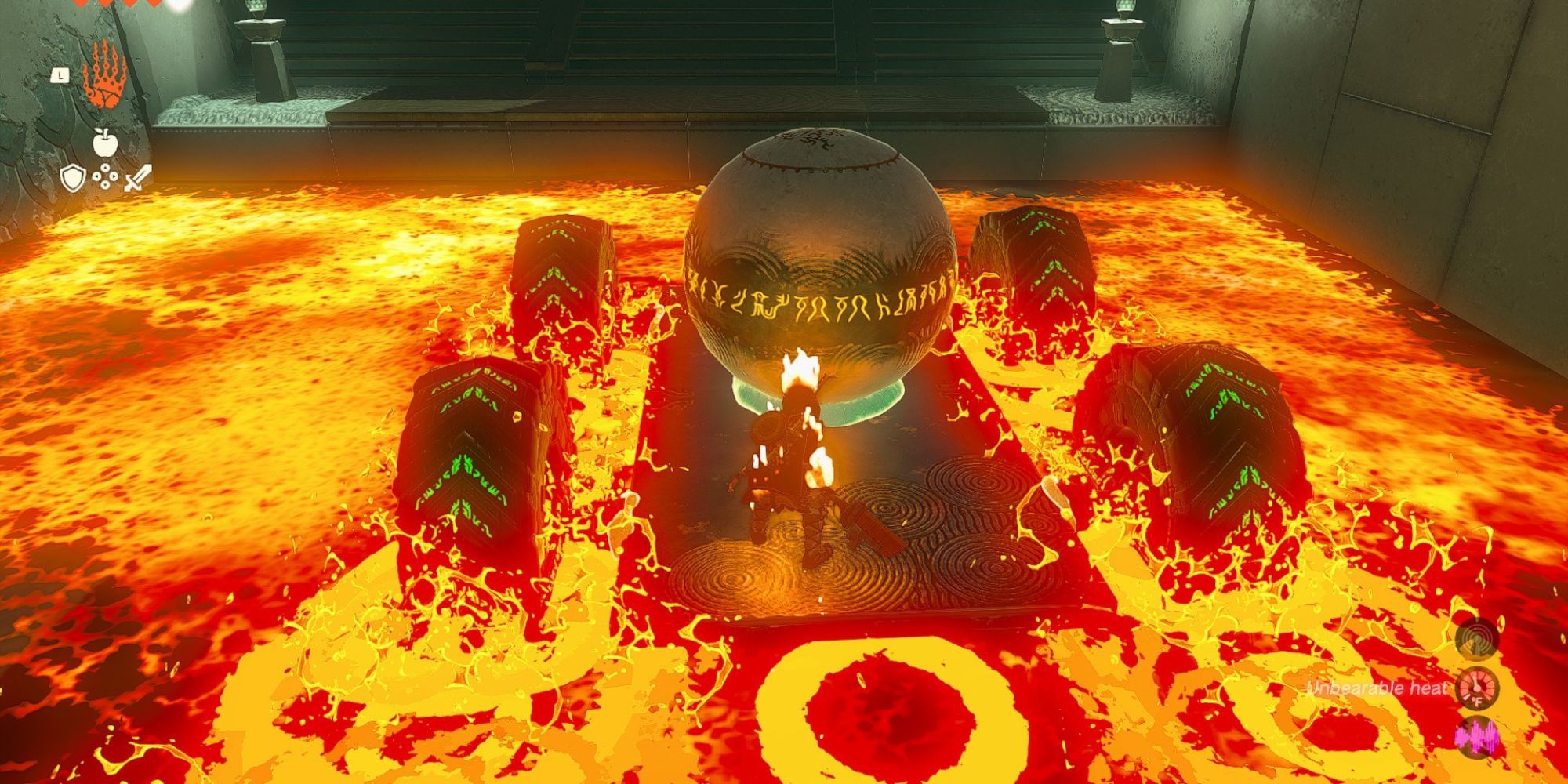Click the L button prompt
Viewport: 1568px width, 784px height.
tap(60, 75)
